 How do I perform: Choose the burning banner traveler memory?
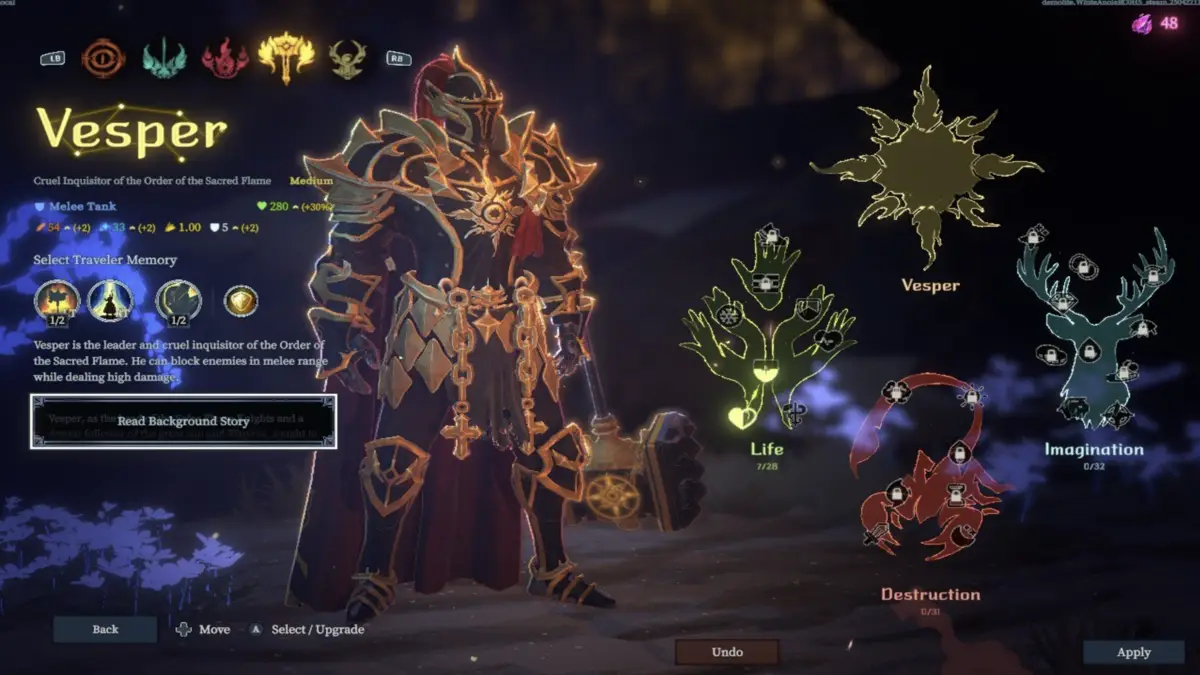(x=57, y=300)
